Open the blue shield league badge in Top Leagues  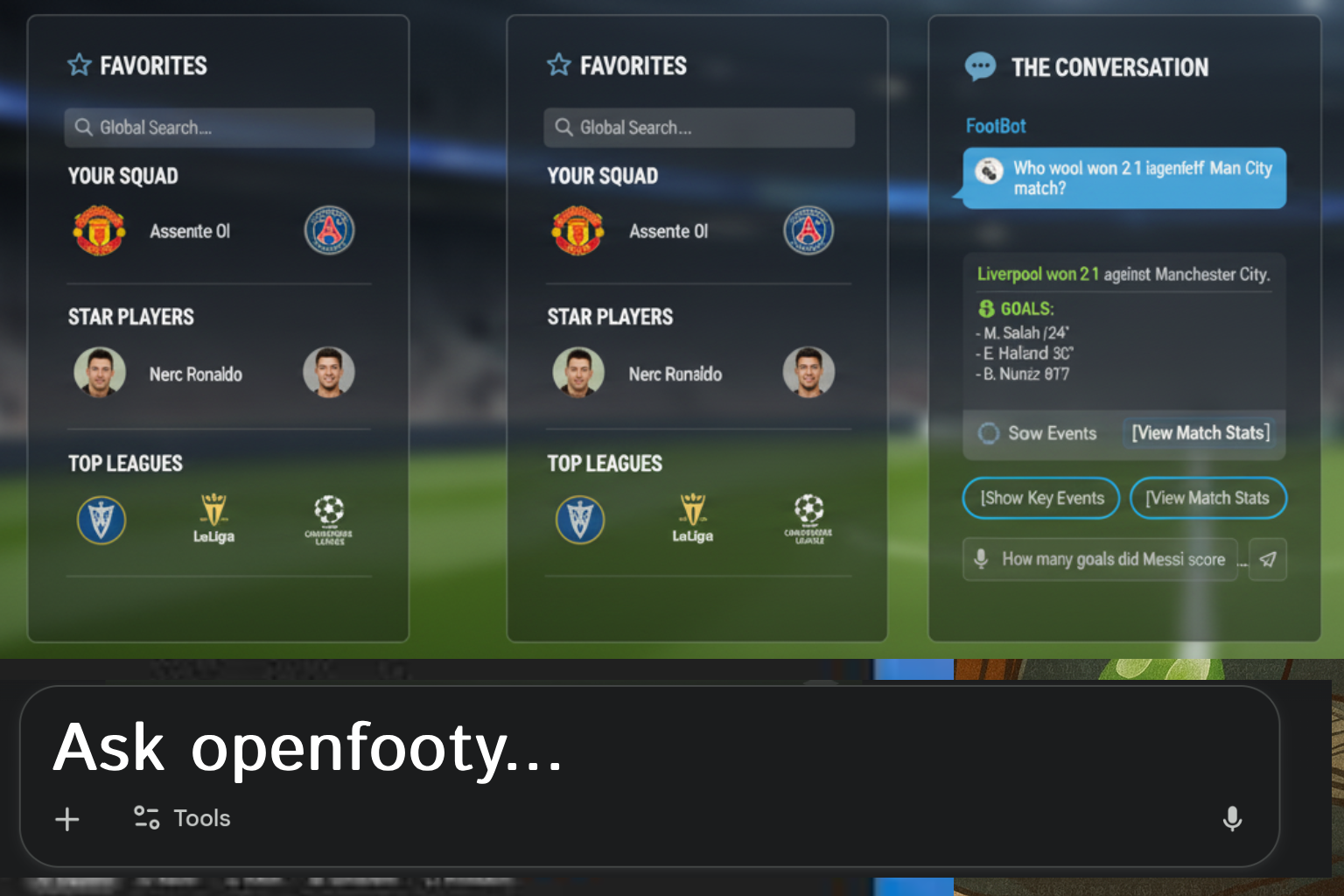click(101, 519)
